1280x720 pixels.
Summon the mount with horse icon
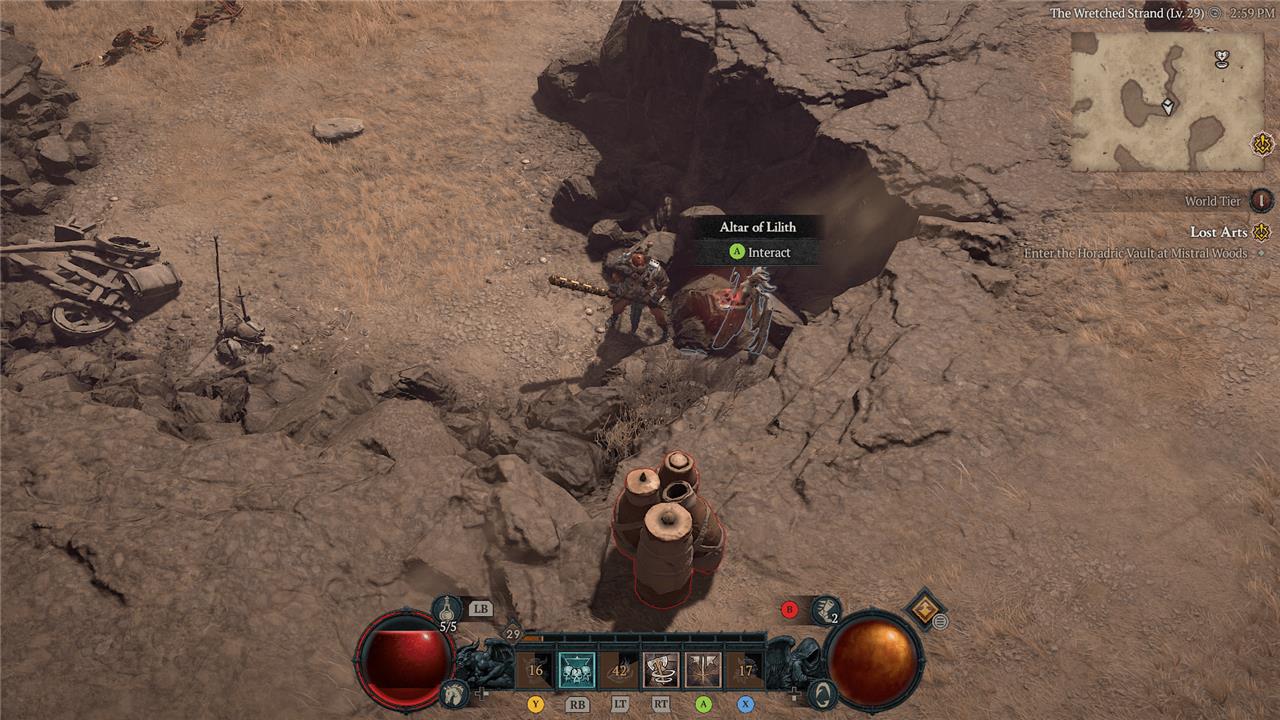tap(454, 692)
